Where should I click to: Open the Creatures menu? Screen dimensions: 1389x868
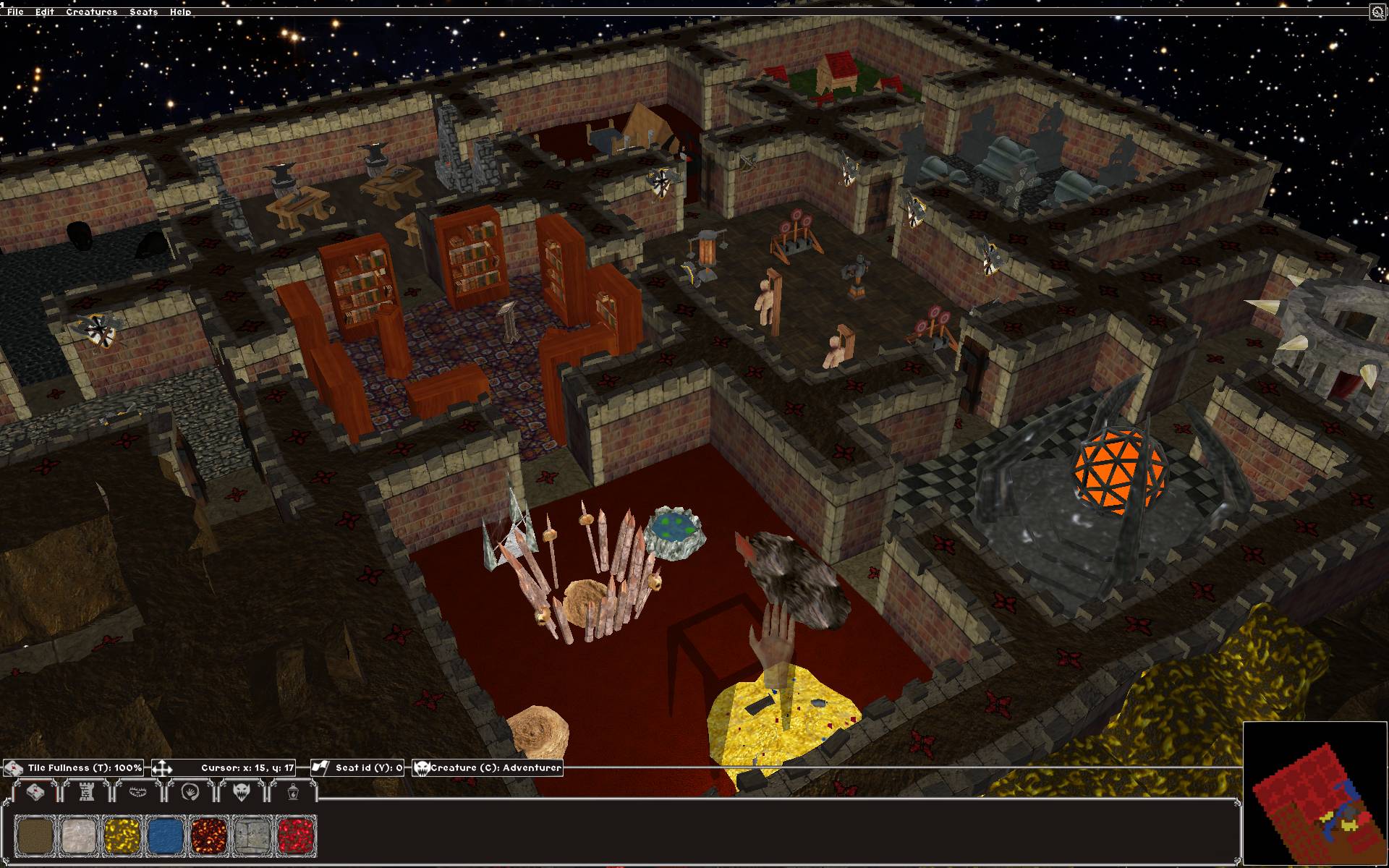[91, 12]
